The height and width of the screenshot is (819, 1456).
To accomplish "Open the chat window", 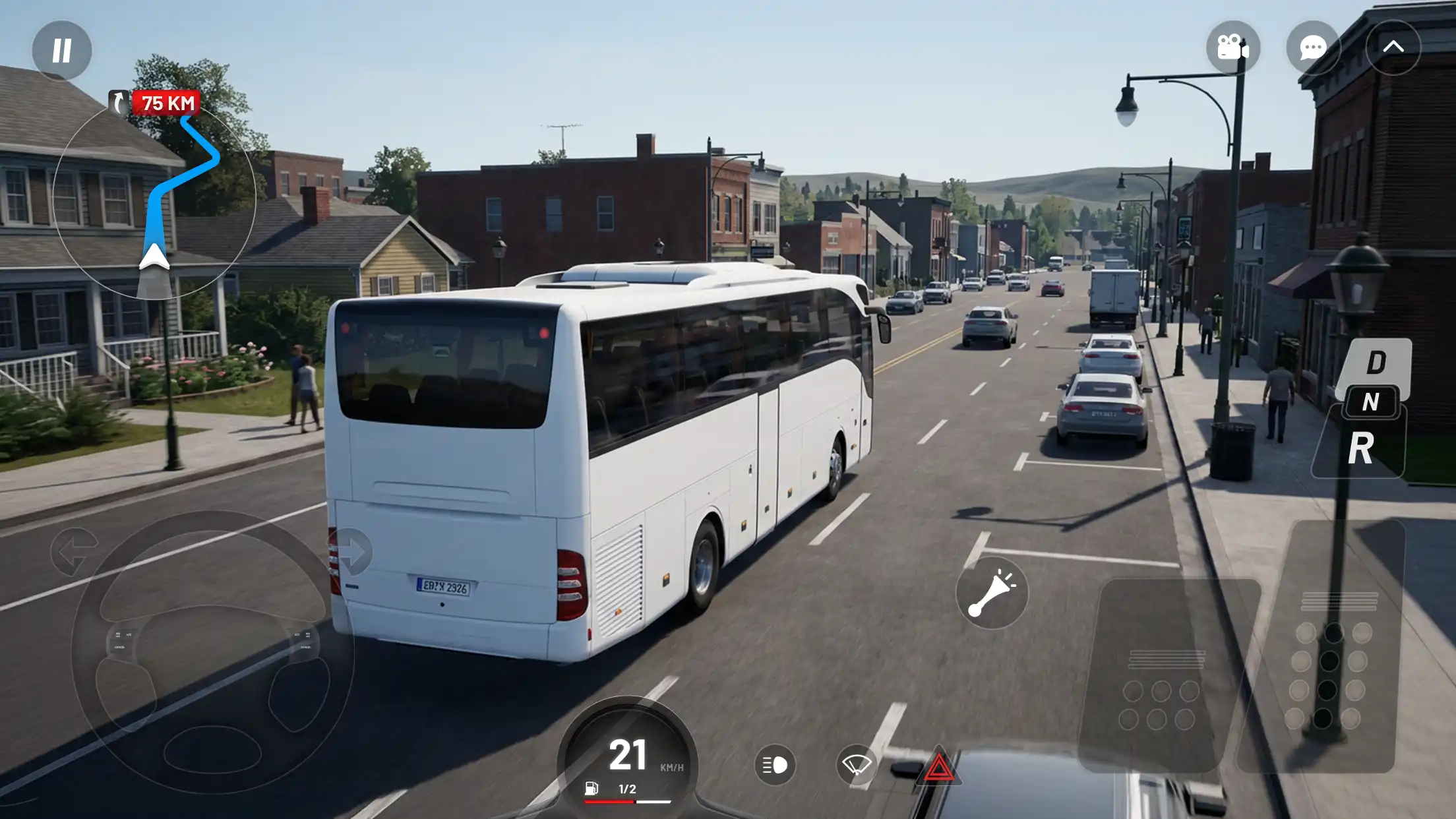I will point(1312,46).
